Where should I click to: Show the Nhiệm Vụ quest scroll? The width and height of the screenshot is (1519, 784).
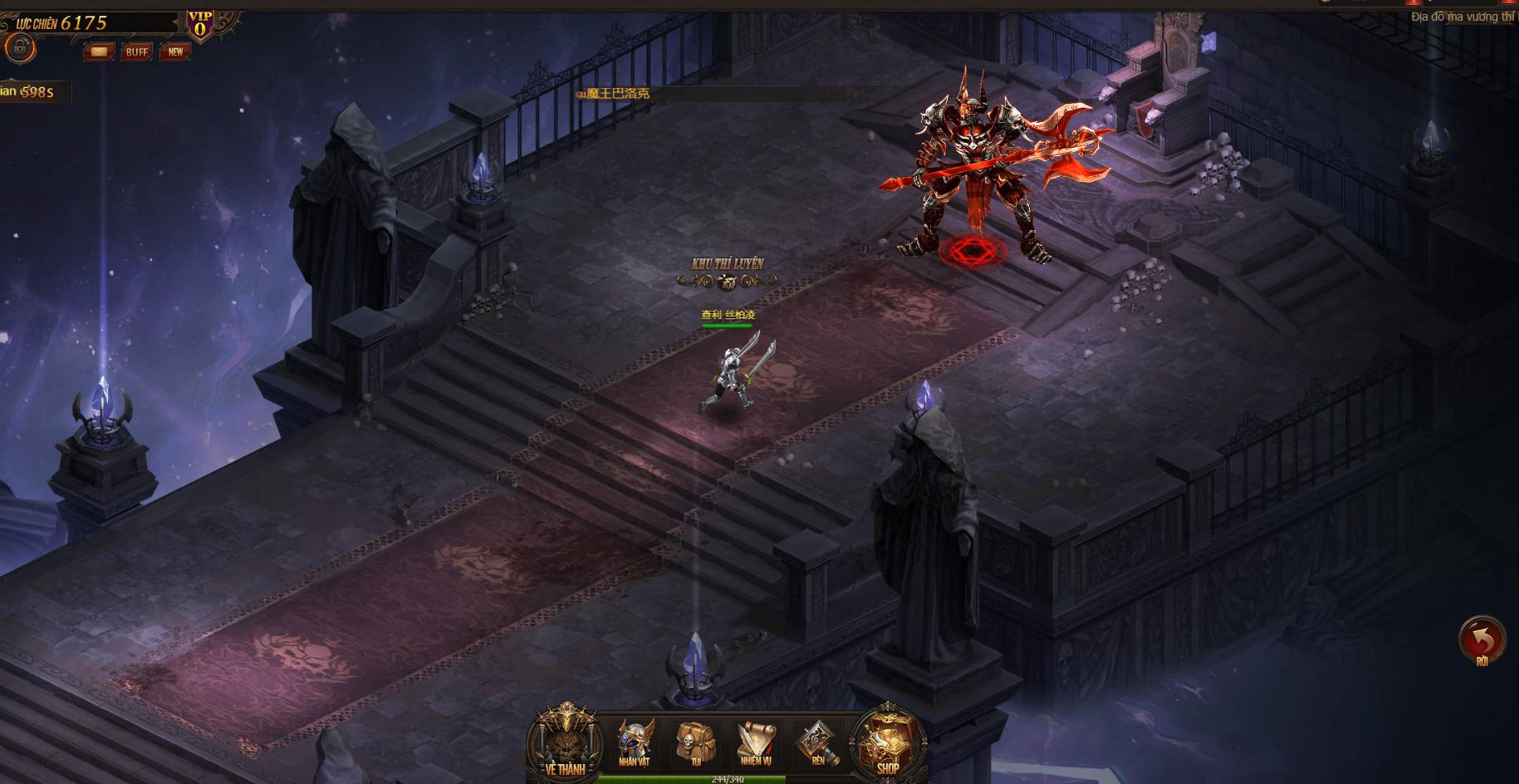pos(756,742)
